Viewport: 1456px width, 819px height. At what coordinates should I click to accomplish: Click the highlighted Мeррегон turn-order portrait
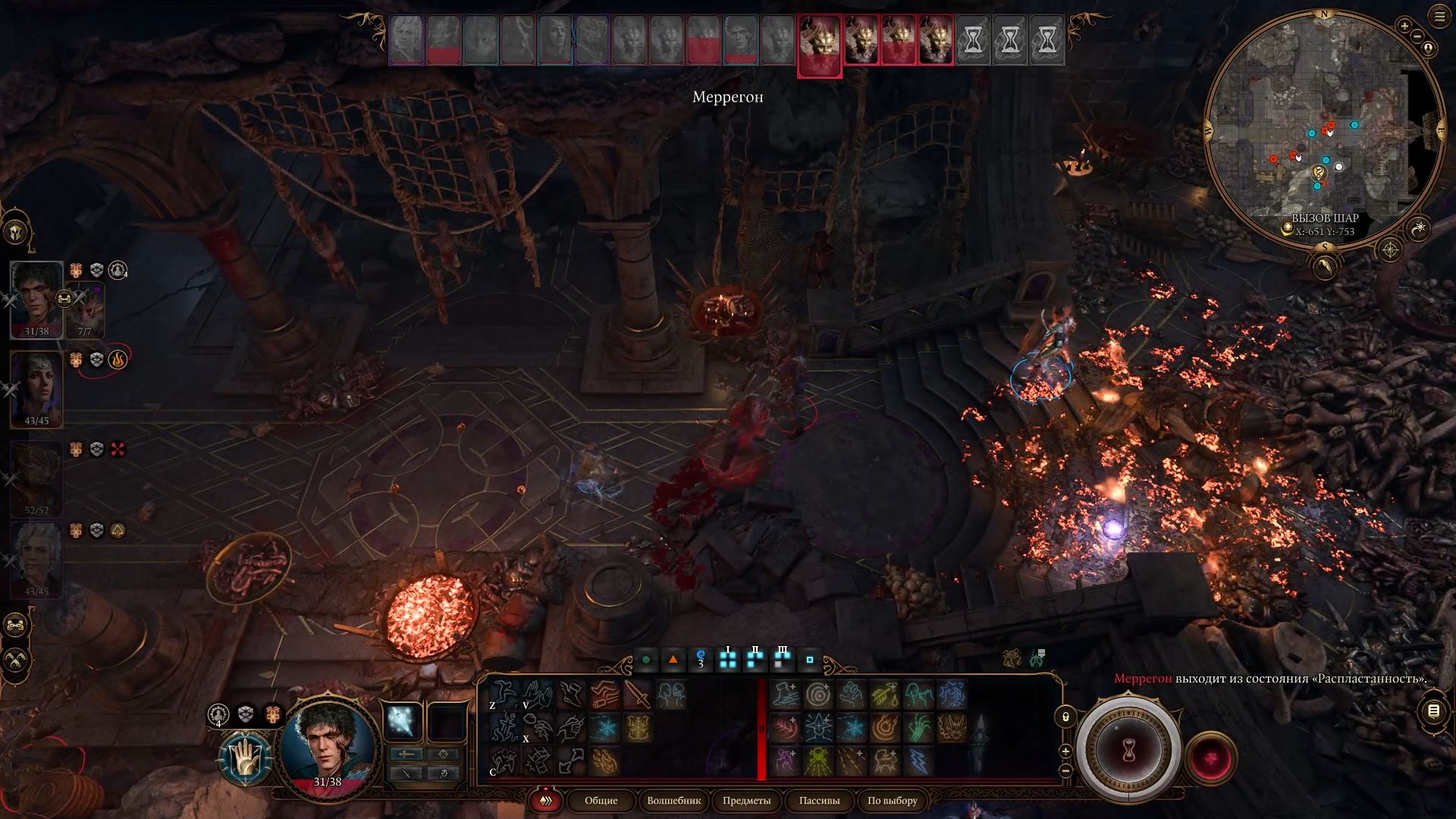click(819, 44)
